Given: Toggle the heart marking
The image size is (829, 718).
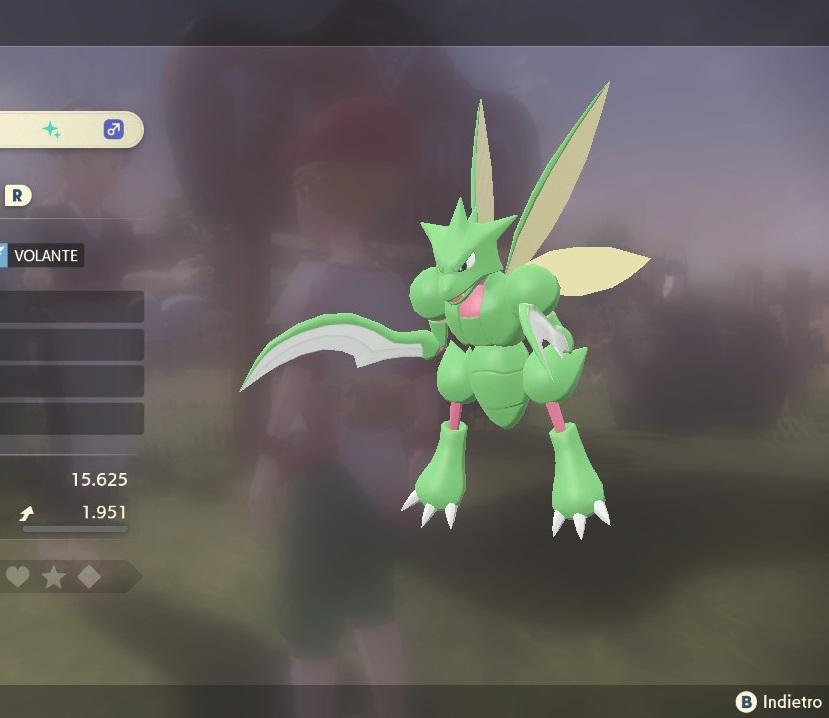Looking at the screenshot, I should 17,577.
